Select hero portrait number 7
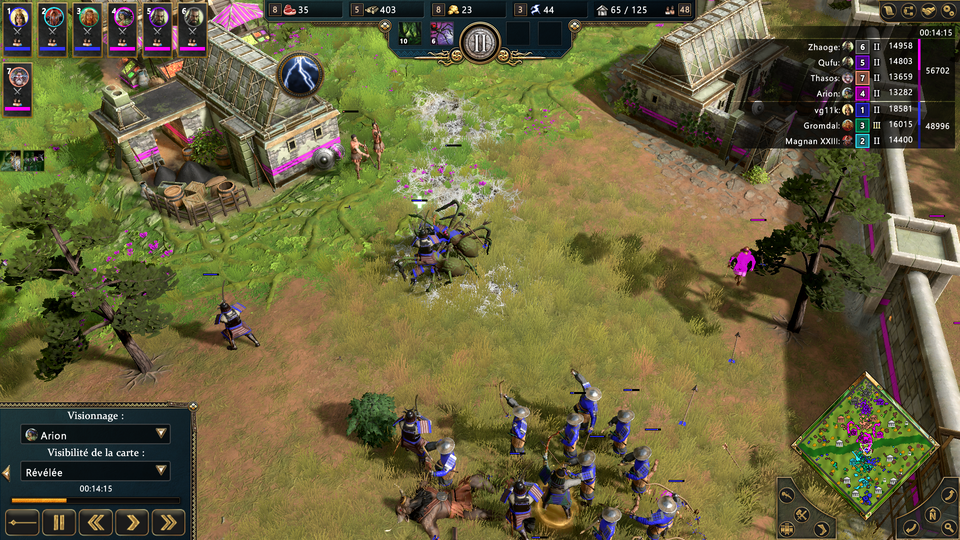The image size is (960, 540). [x=19, y=89]
